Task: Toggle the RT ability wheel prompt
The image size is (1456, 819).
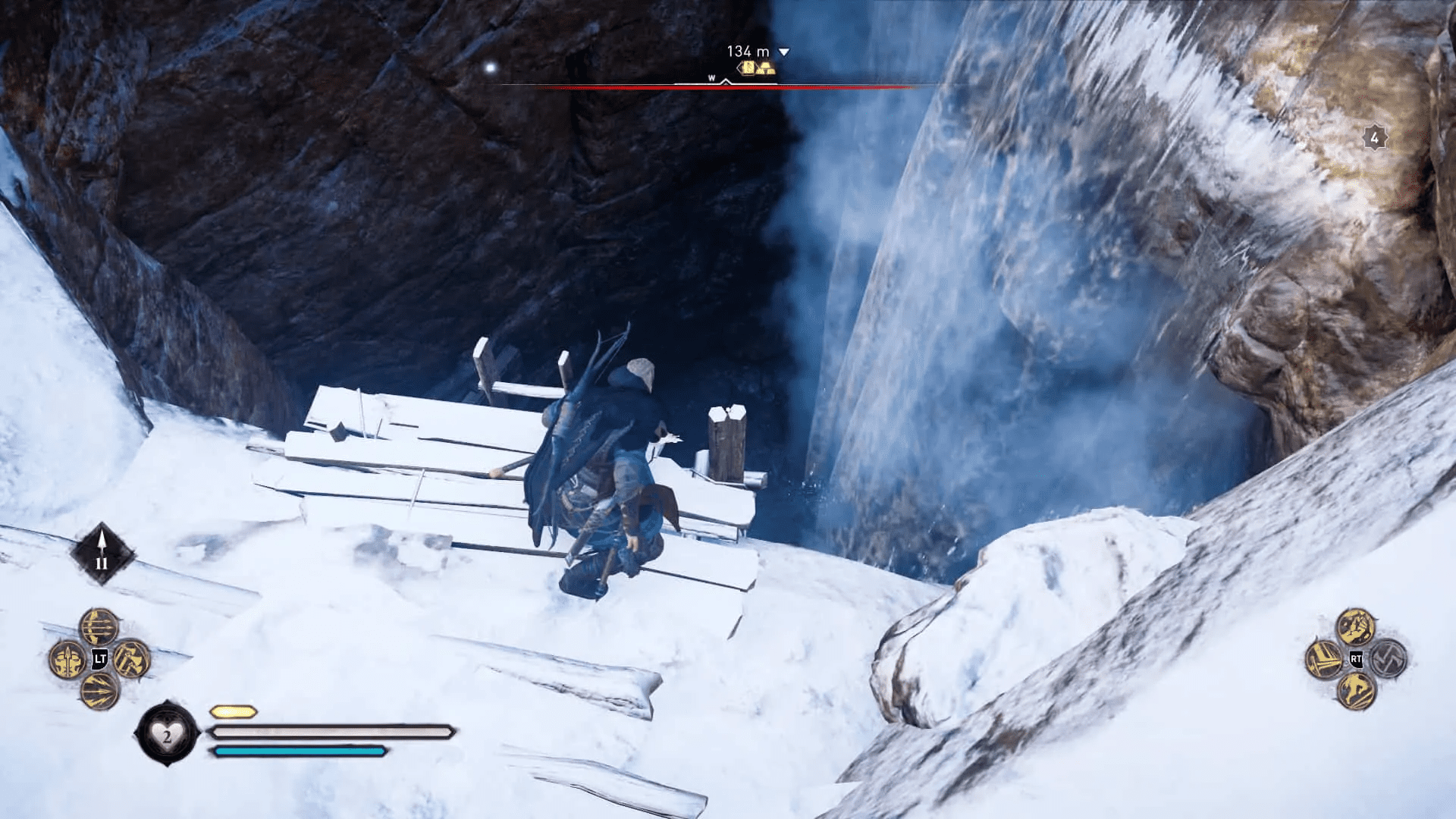Action: tap(1355, 660)
